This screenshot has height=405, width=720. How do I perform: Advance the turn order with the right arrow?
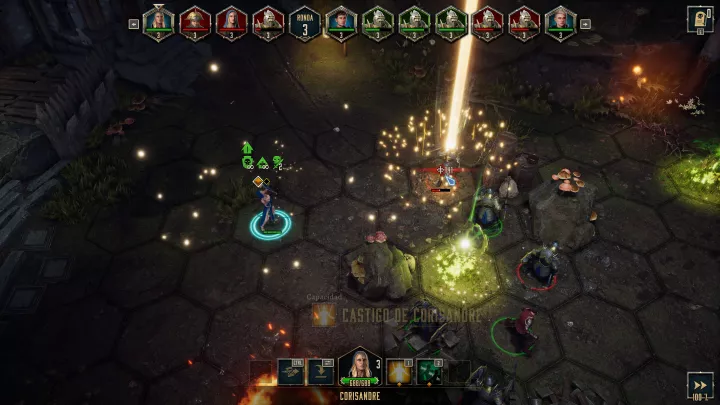[586, 23]
